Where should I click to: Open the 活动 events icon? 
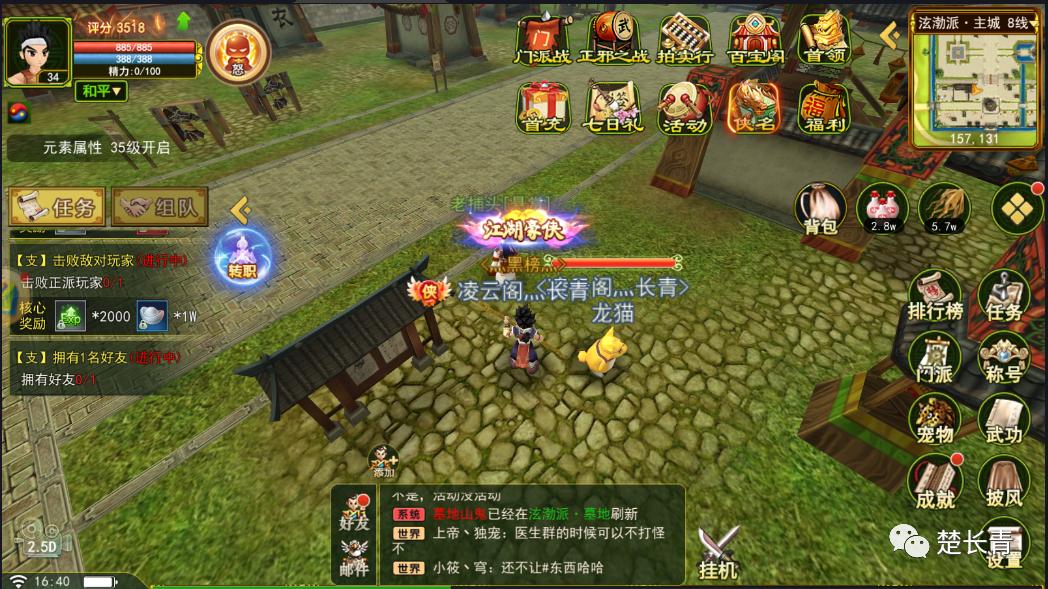pos(684,107)
